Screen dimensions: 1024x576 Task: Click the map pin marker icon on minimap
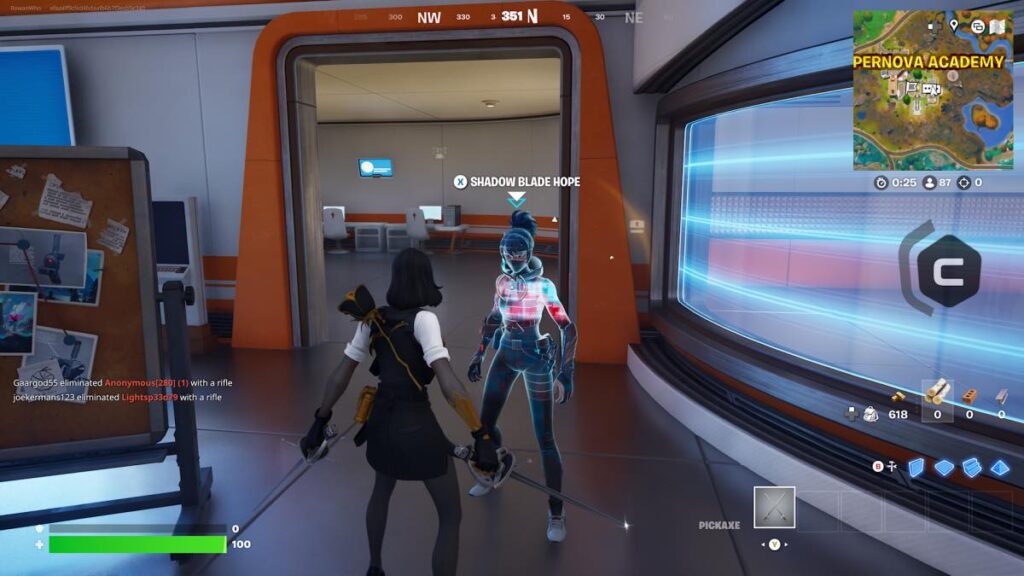pos(954,24)
